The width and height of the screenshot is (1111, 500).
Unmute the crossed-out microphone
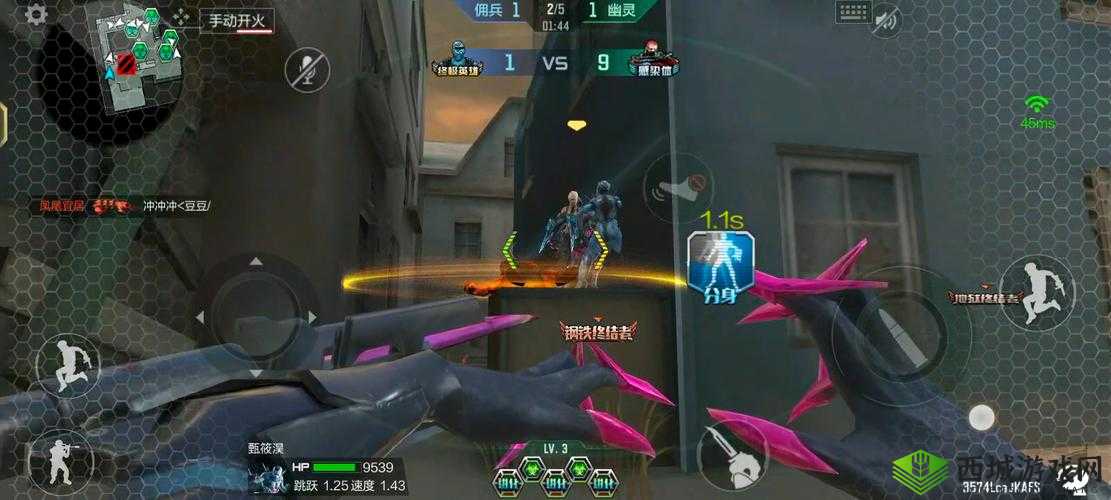tap(306, 70)
